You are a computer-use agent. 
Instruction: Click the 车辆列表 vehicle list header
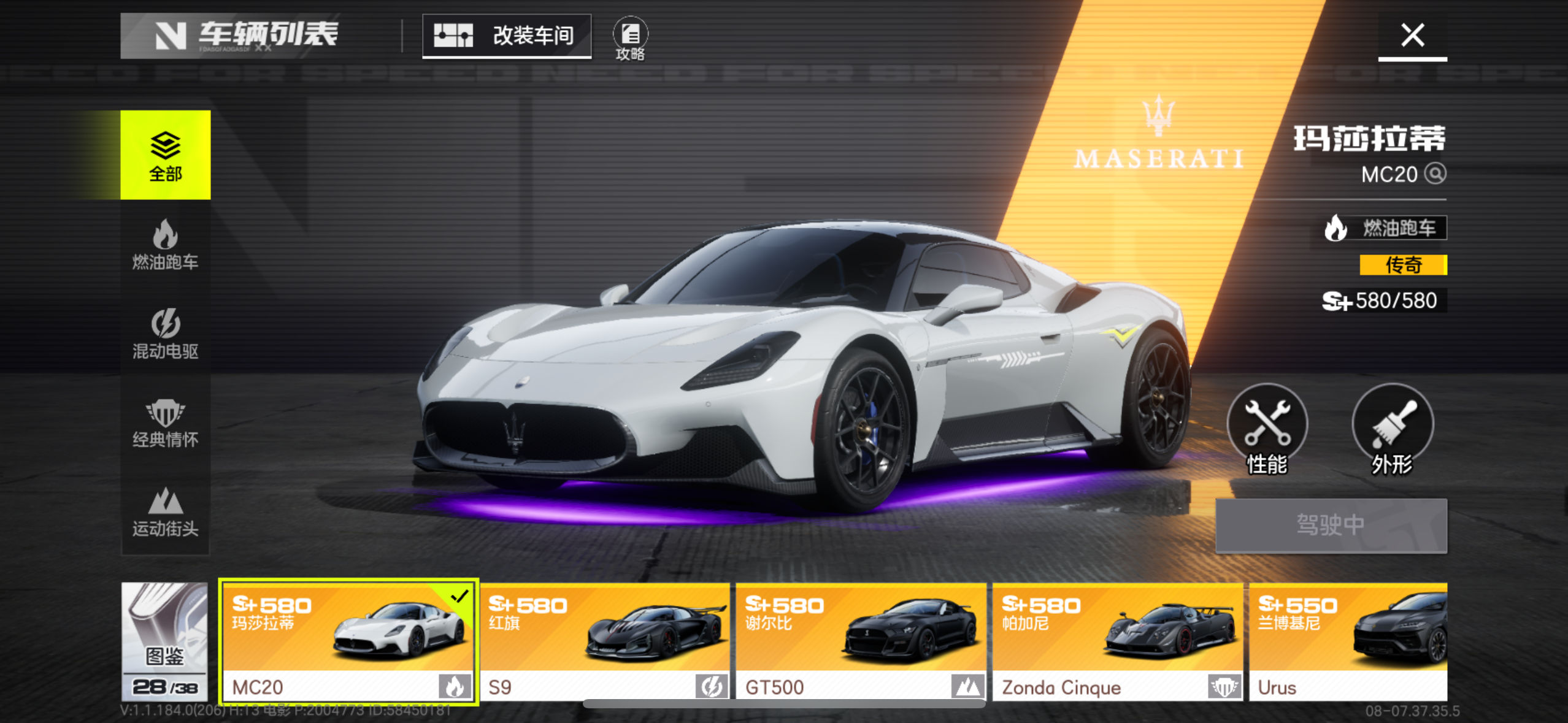coord(247,36)
